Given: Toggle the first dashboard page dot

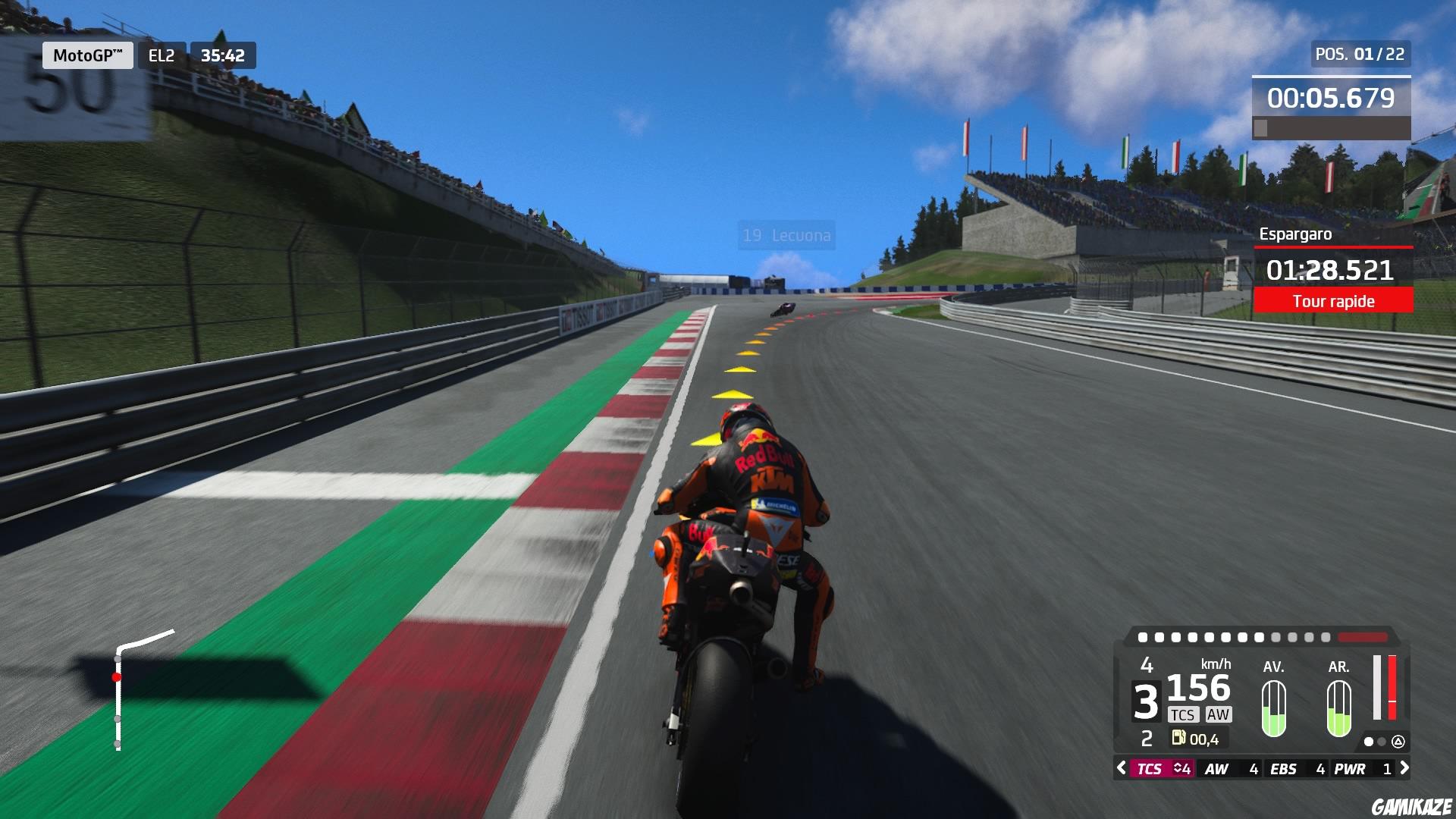Looking at the screenshot, I should point(1369,742).
